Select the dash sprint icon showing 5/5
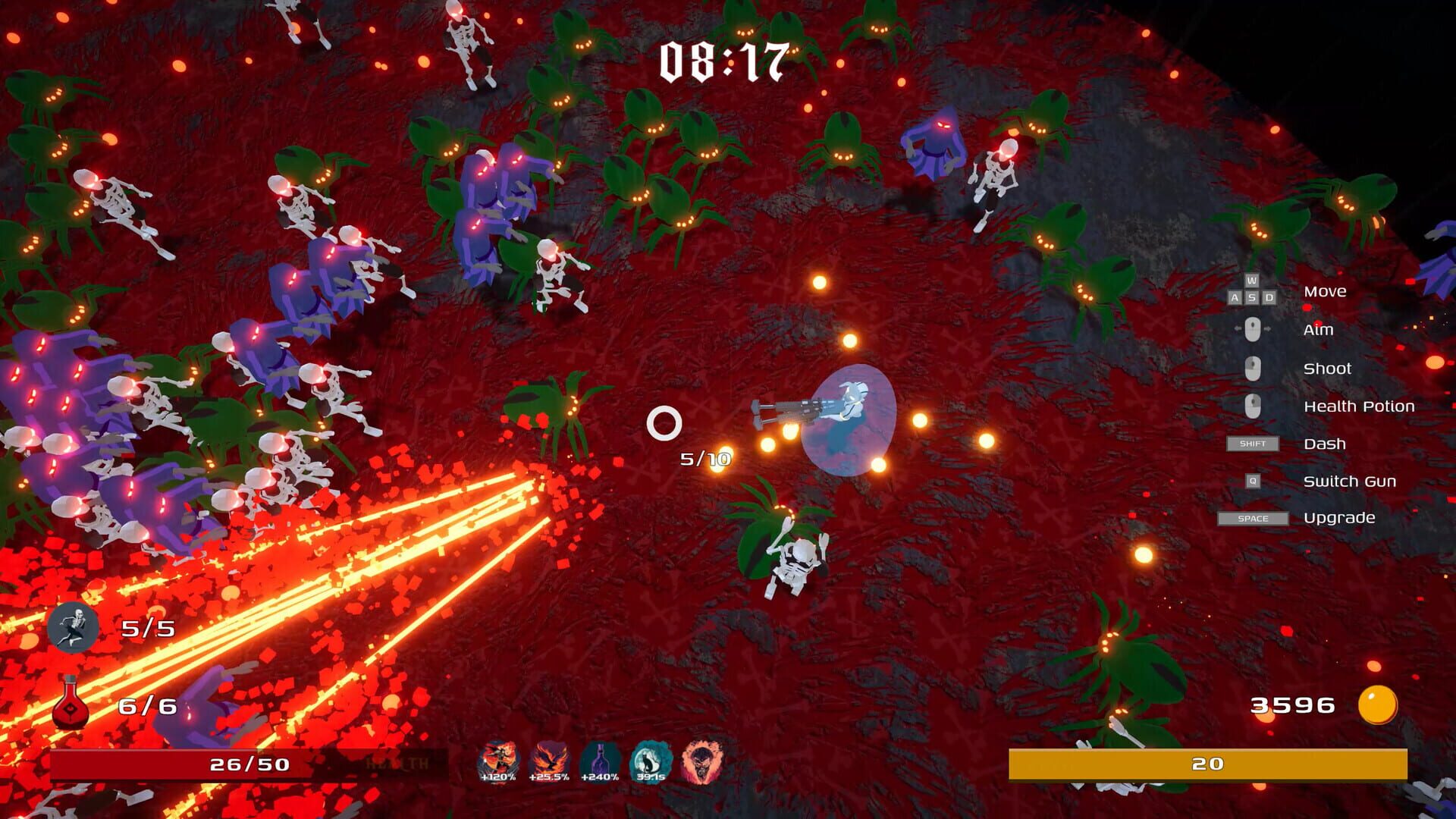 pyautogui.click(x=74, y=629)
